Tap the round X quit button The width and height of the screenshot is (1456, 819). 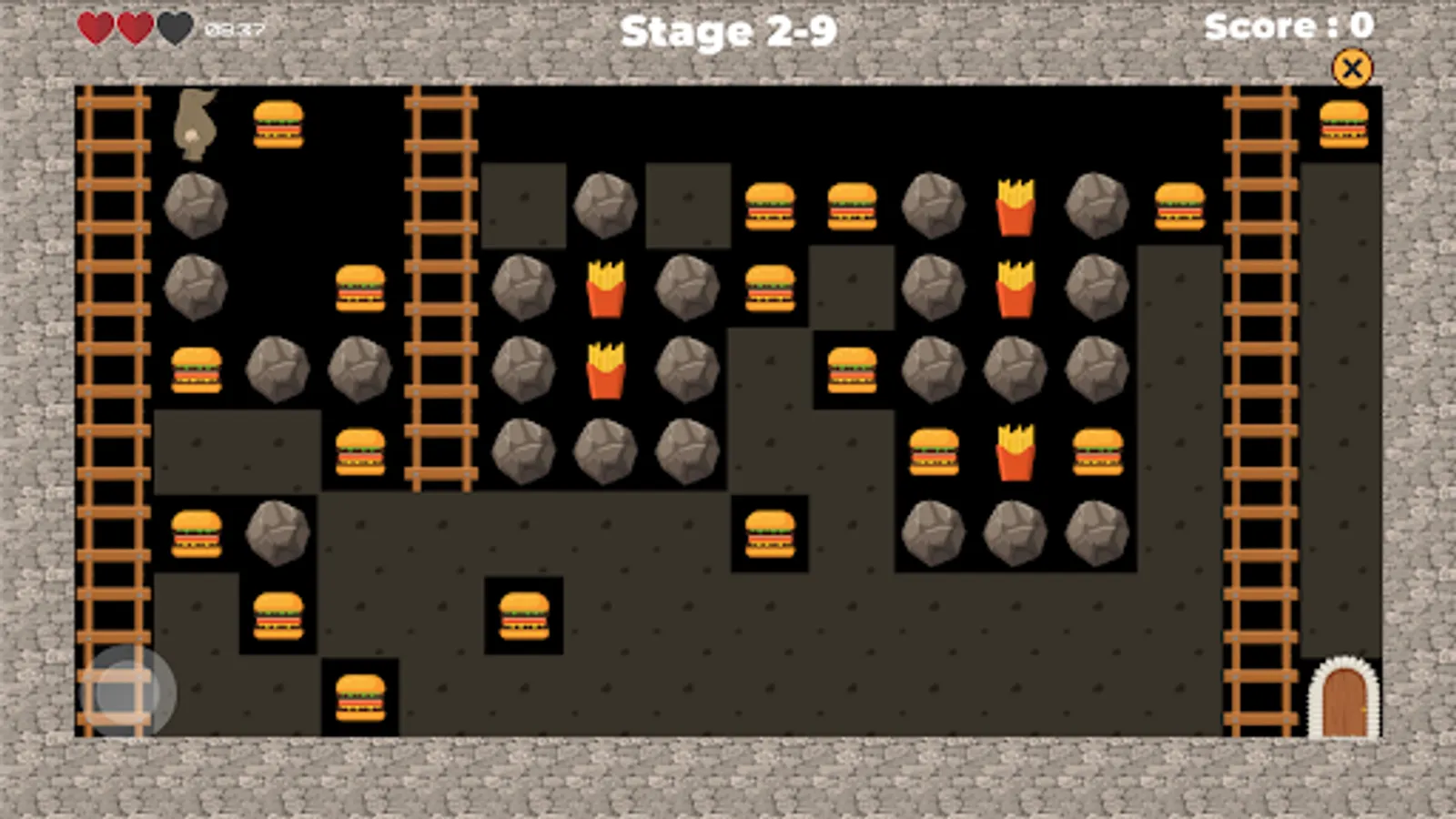pos(1352,69)
